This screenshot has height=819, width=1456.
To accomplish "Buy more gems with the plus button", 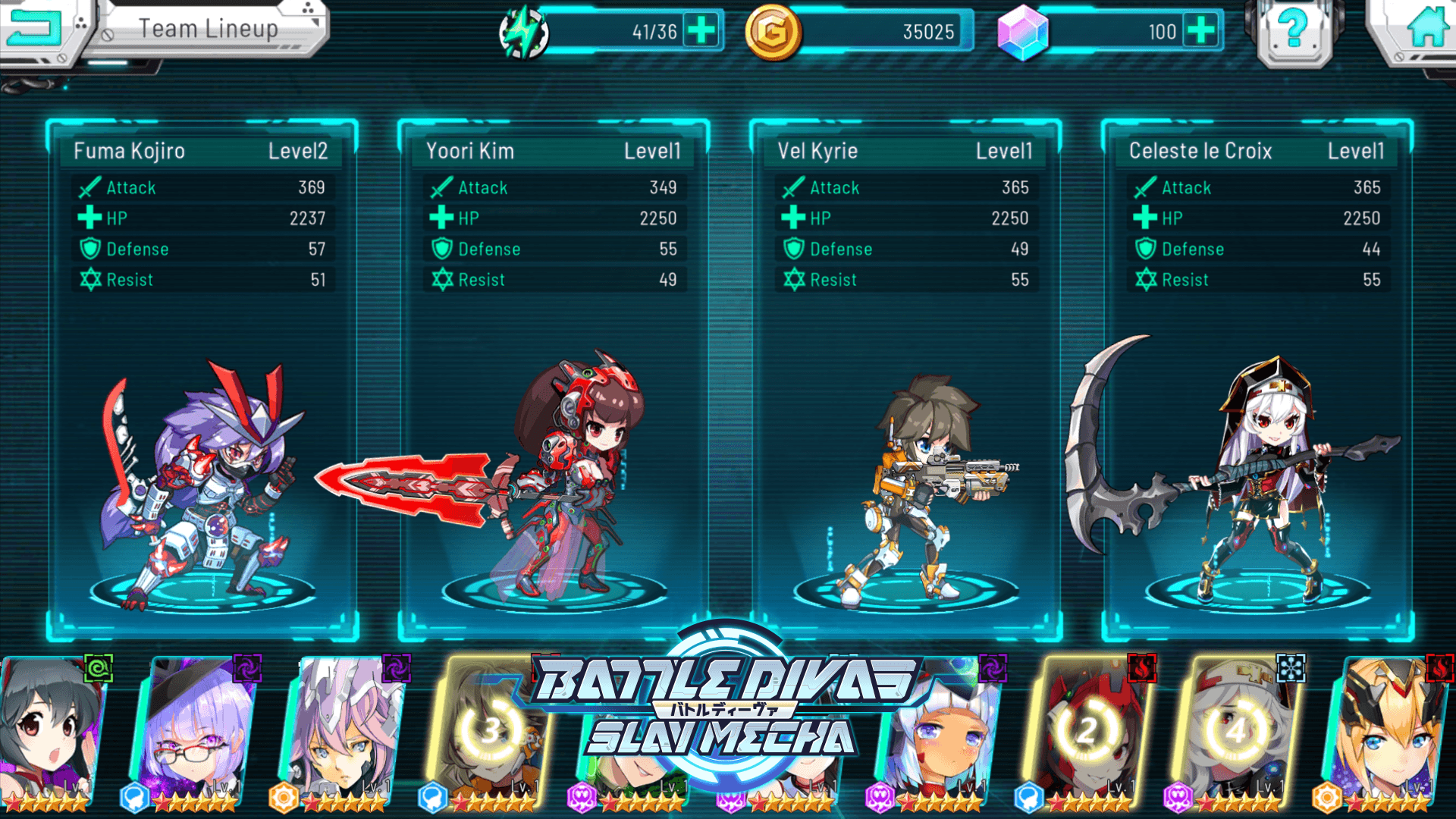I will click(1200, 31).
